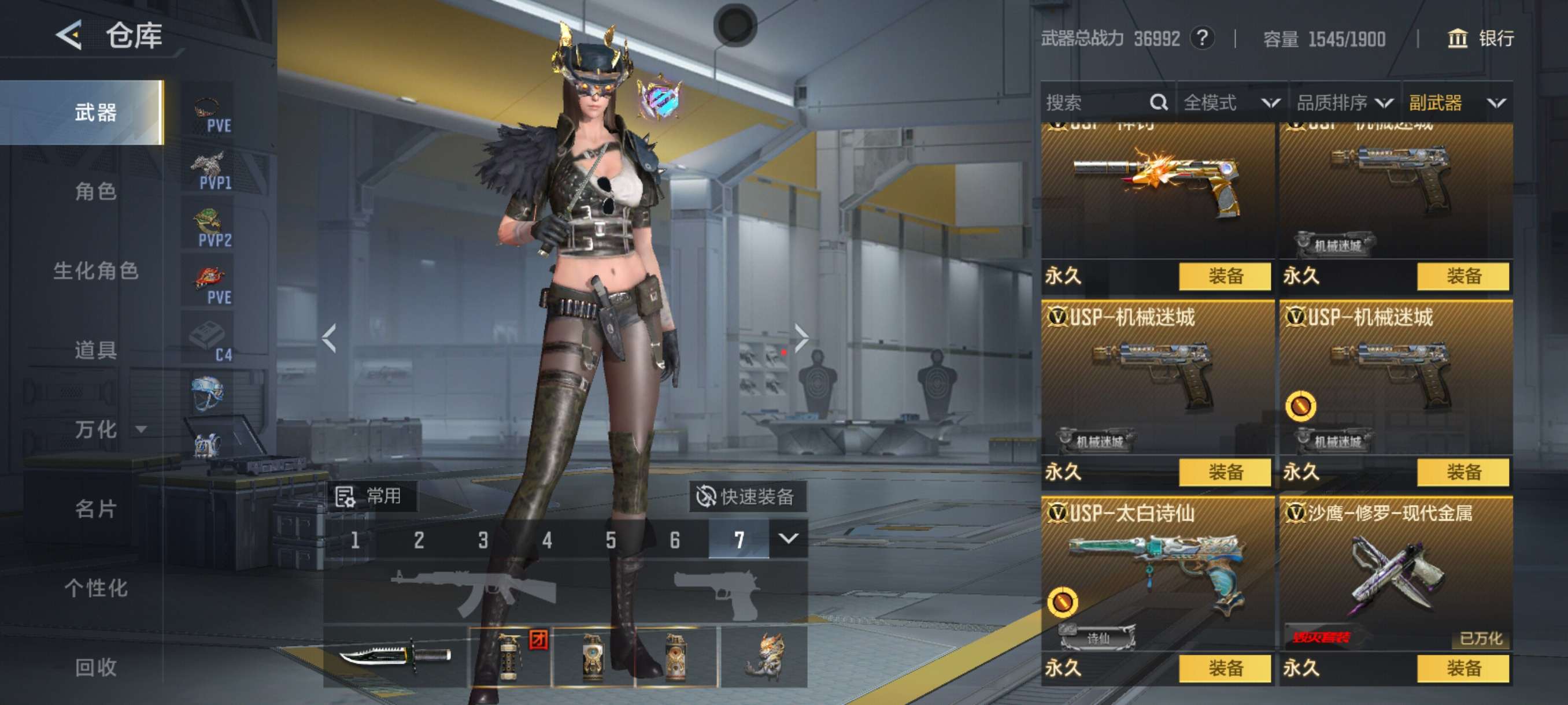This screenshot has width=1568, height=705.
Task: Open the 名片 name card category
Action: point(95,509)
